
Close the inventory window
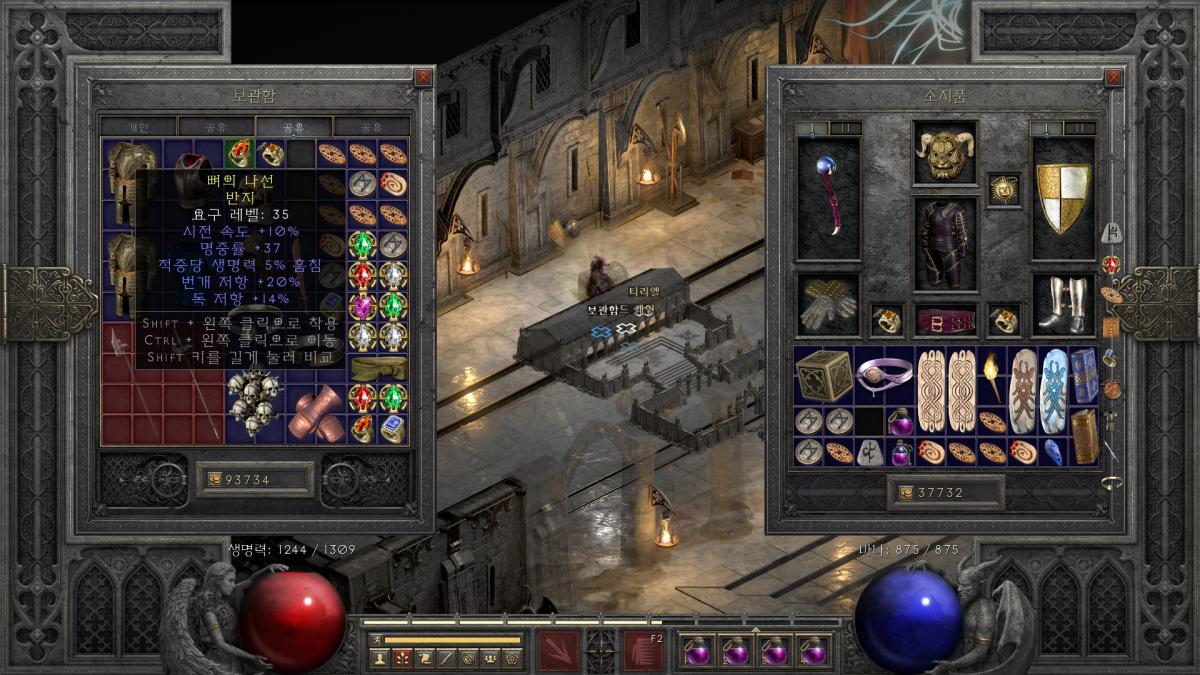pyautogui.click(x=1114, y=77)
